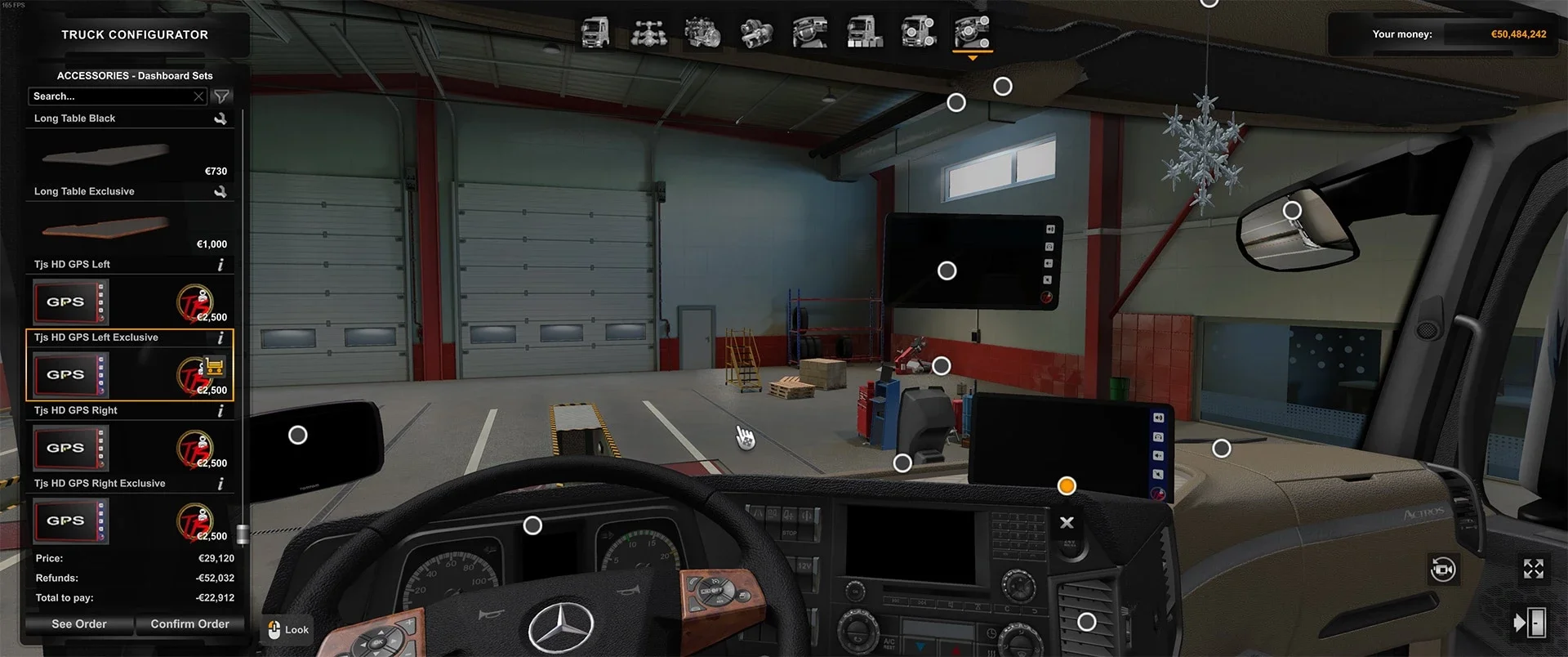
Task: Open the photo mode camera icon
Action: coord(1442,570)
